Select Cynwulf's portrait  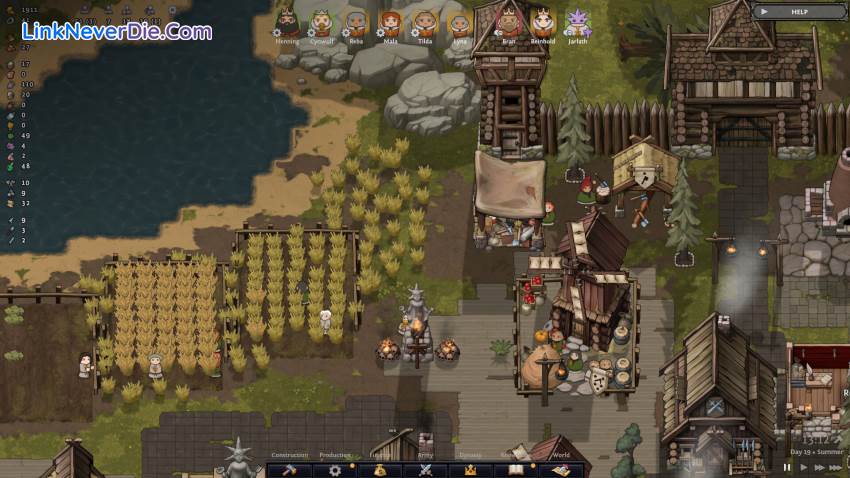tap(321, 22)
